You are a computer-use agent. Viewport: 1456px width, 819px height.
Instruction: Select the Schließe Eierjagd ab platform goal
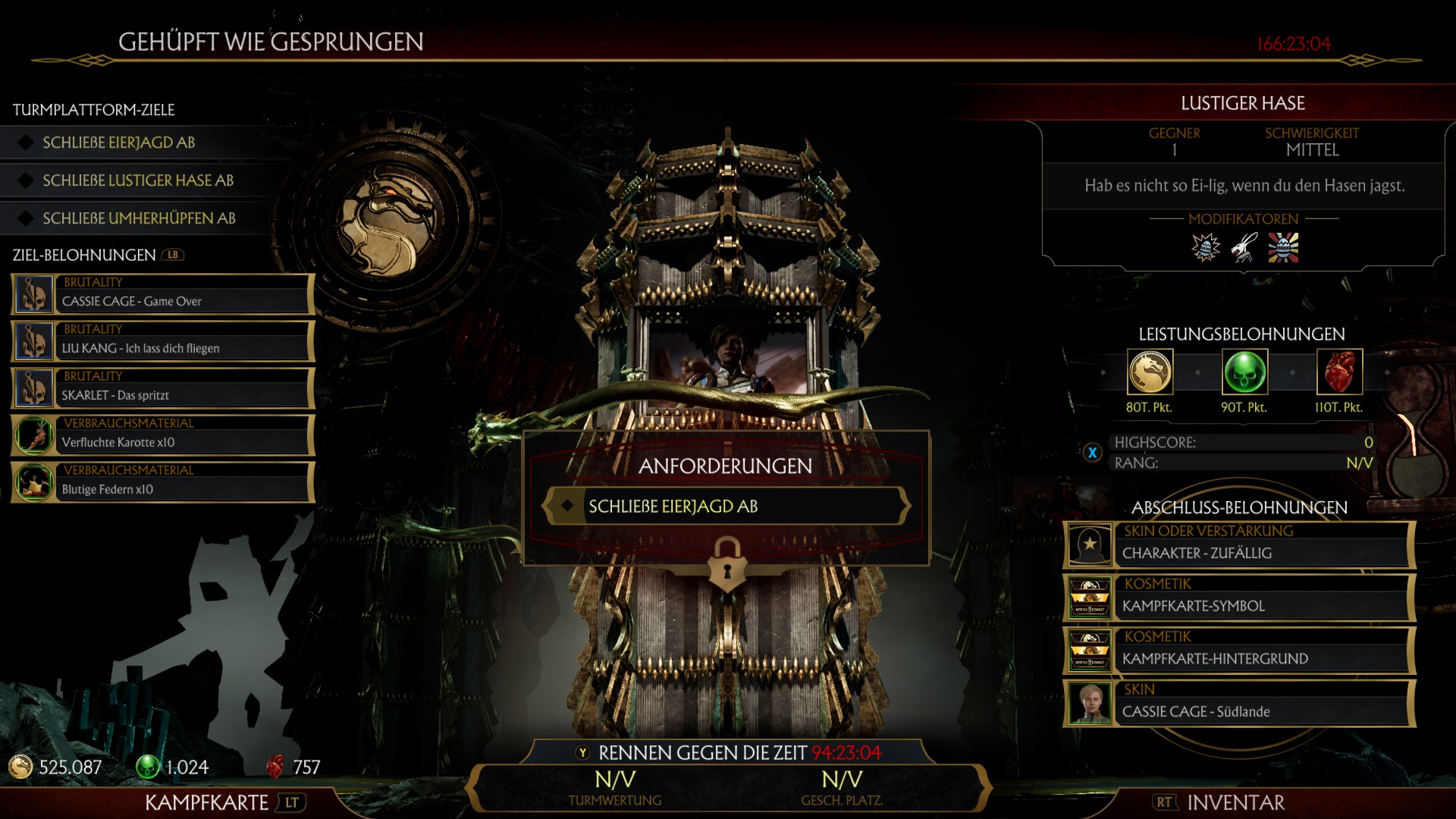pos(119,143)
